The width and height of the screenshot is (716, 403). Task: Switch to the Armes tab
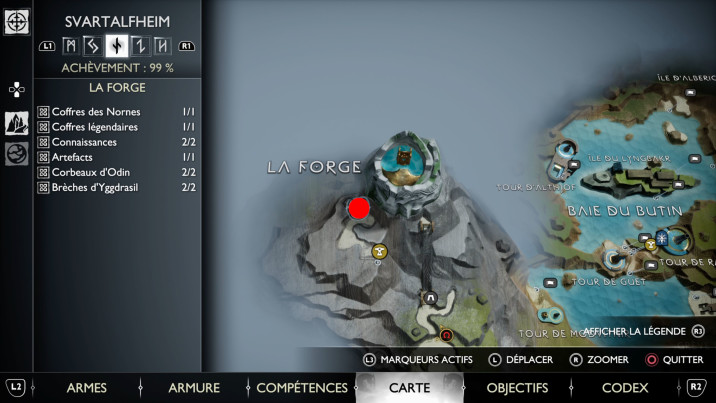tap(86, 388)
